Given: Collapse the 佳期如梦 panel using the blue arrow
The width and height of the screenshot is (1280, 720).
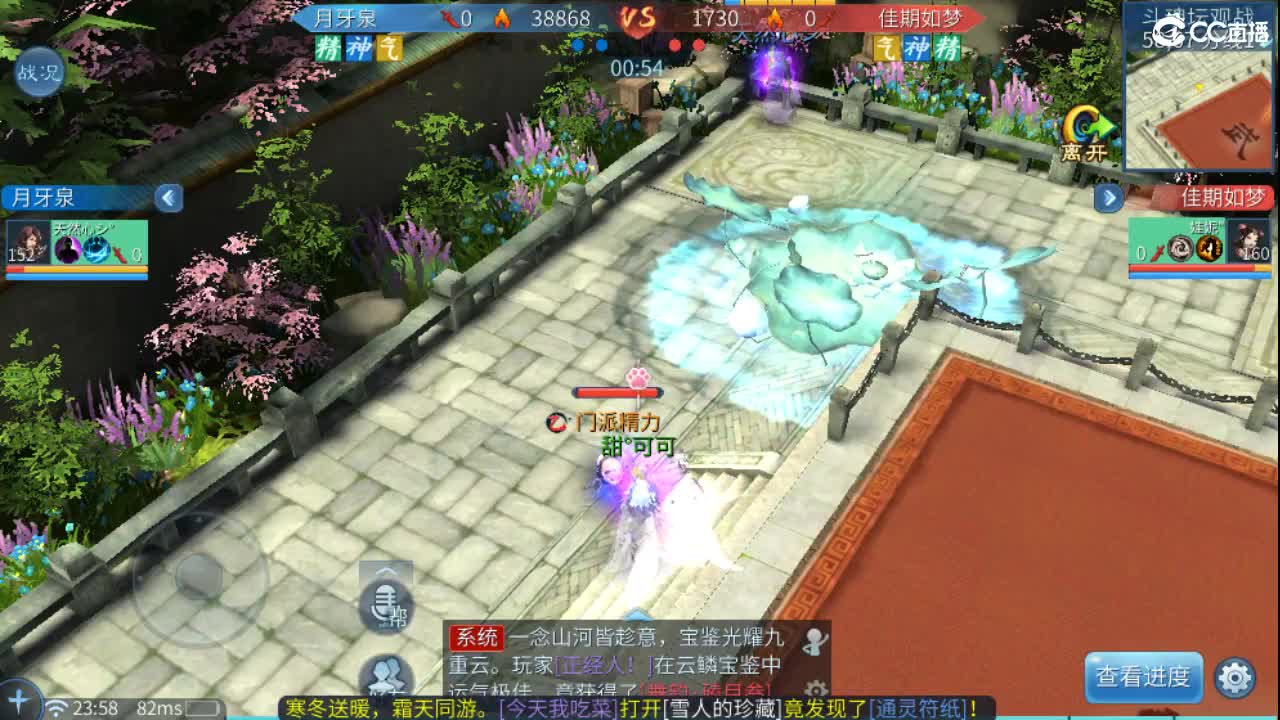Looking at the screenshot, I should 1107,198.
